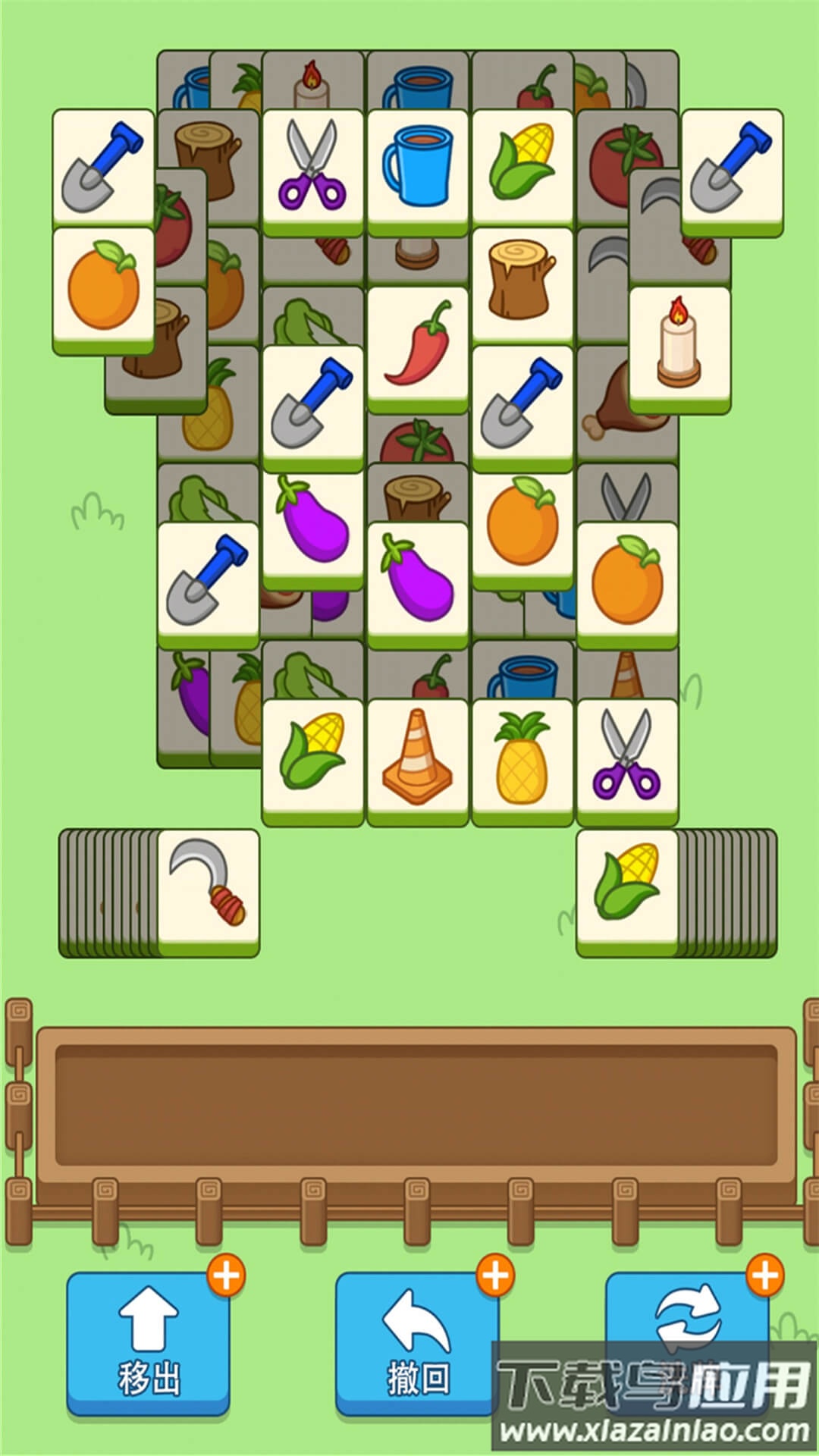Viewport: 819px width, 1456px height.
Task: Choose the lit candle tile
Action: tap(679, 346)
